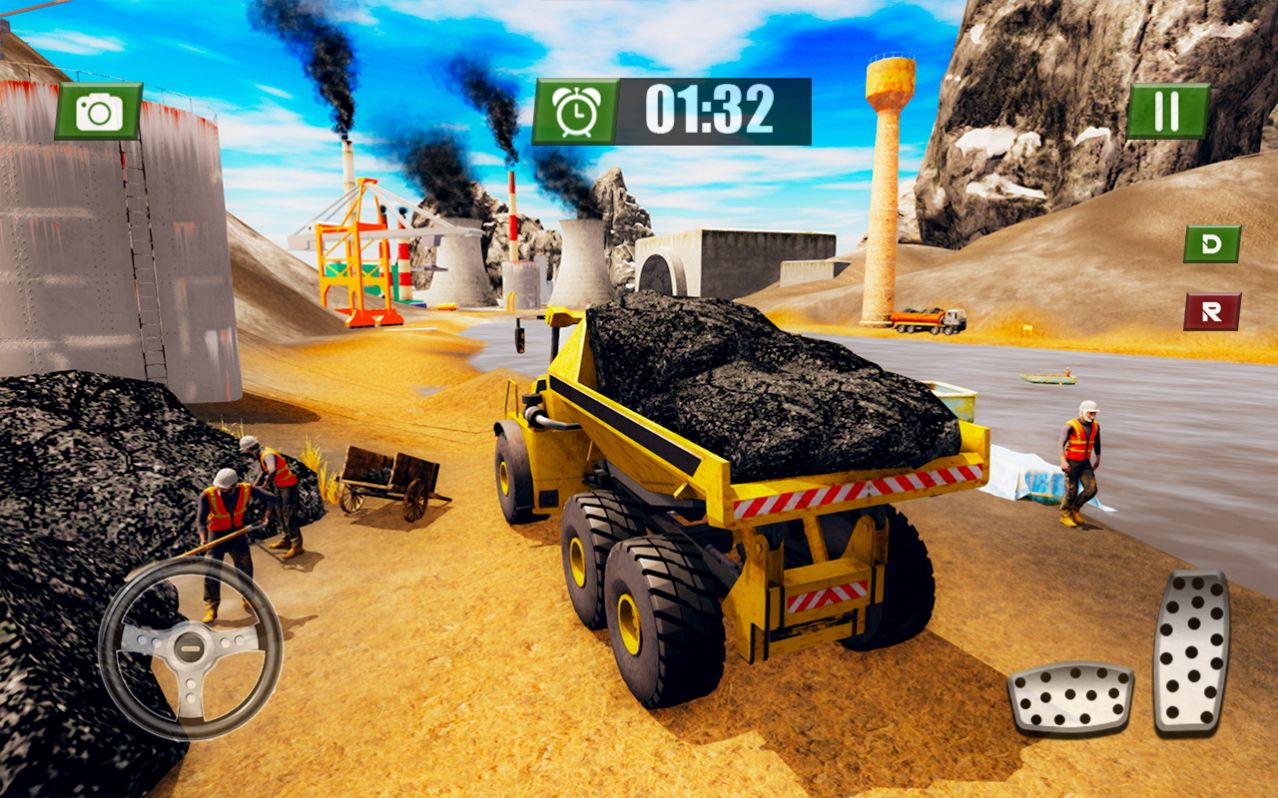Switch to Reverse gear with the R button
1278x798 pixels.
(x=1212, y=311)
